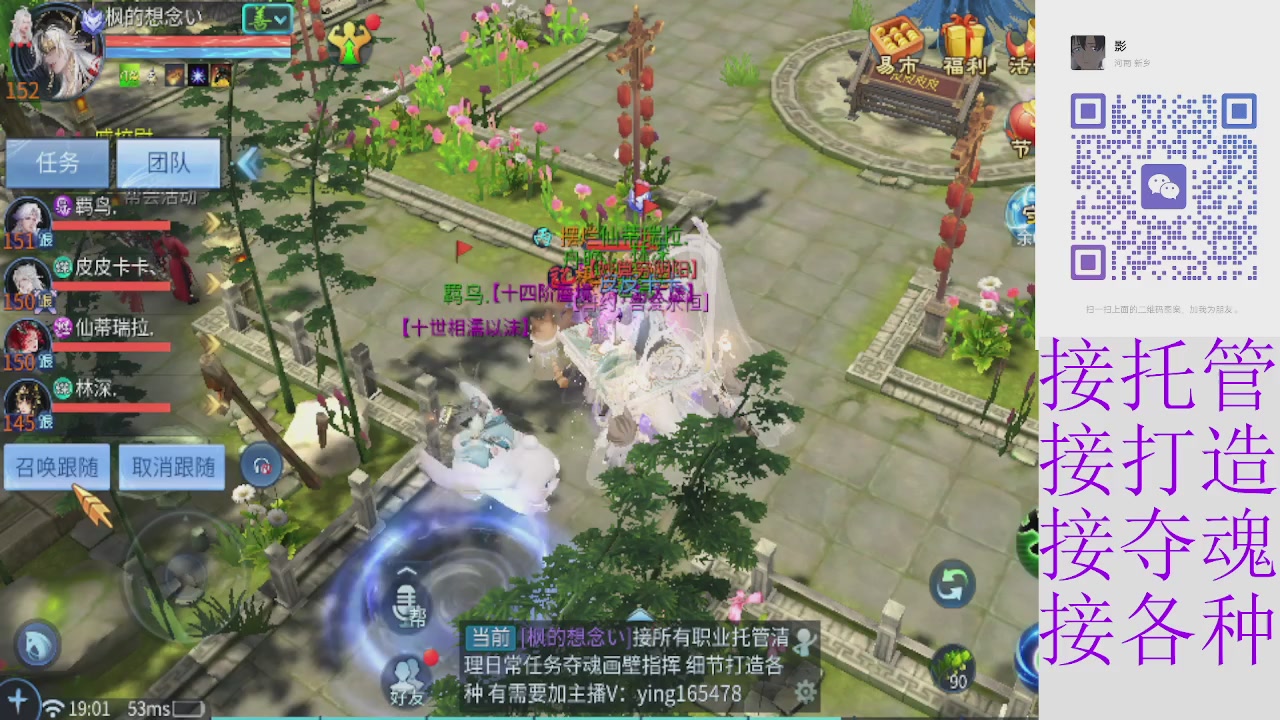This screenshot has height=720, width=1280.
Task: Toggle the voice headset icon on
Action: tap(260, 464)
